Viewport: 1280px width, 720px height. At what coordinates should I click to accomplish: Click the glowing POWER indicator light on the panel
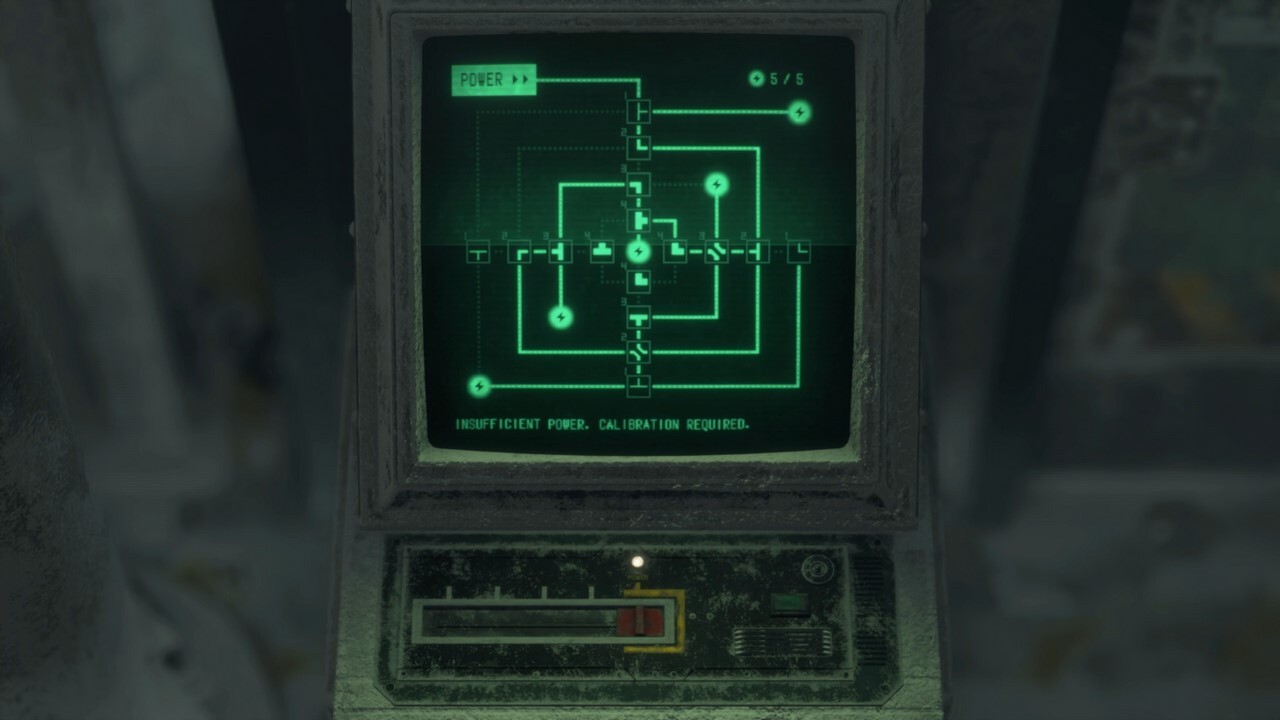[x=638, y=560]
